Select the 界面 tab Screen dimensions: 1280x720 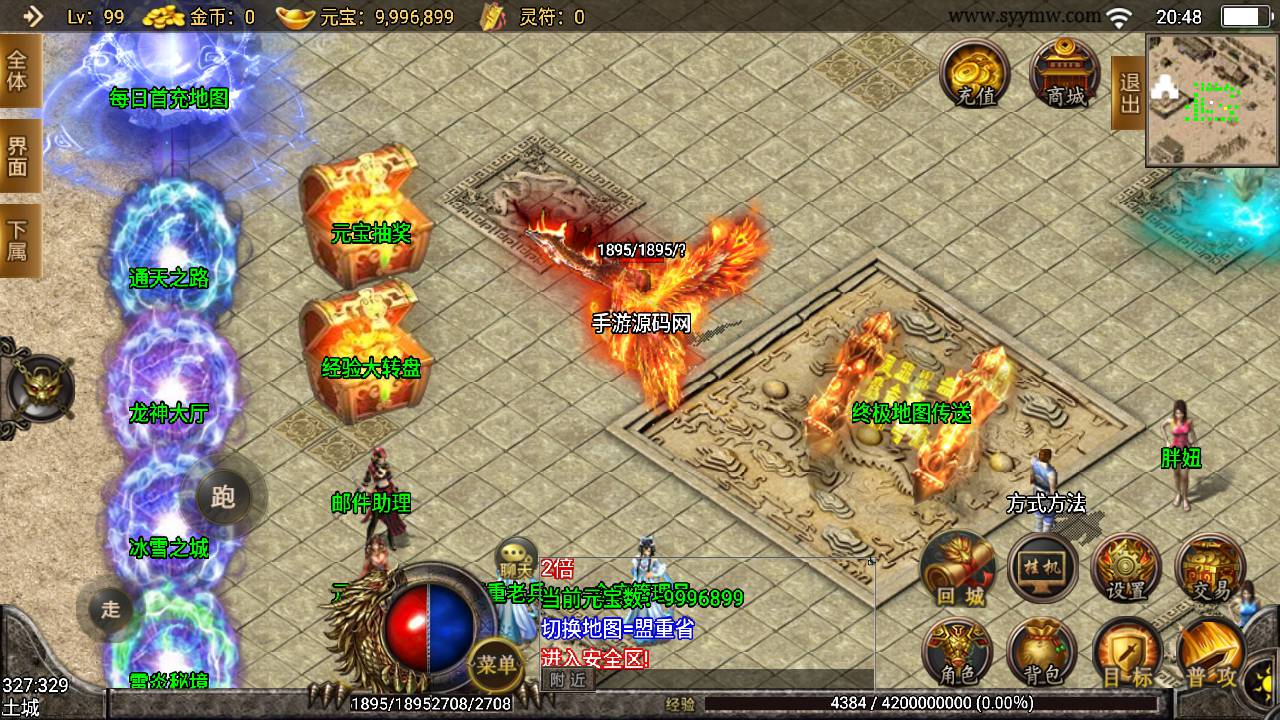19,156
